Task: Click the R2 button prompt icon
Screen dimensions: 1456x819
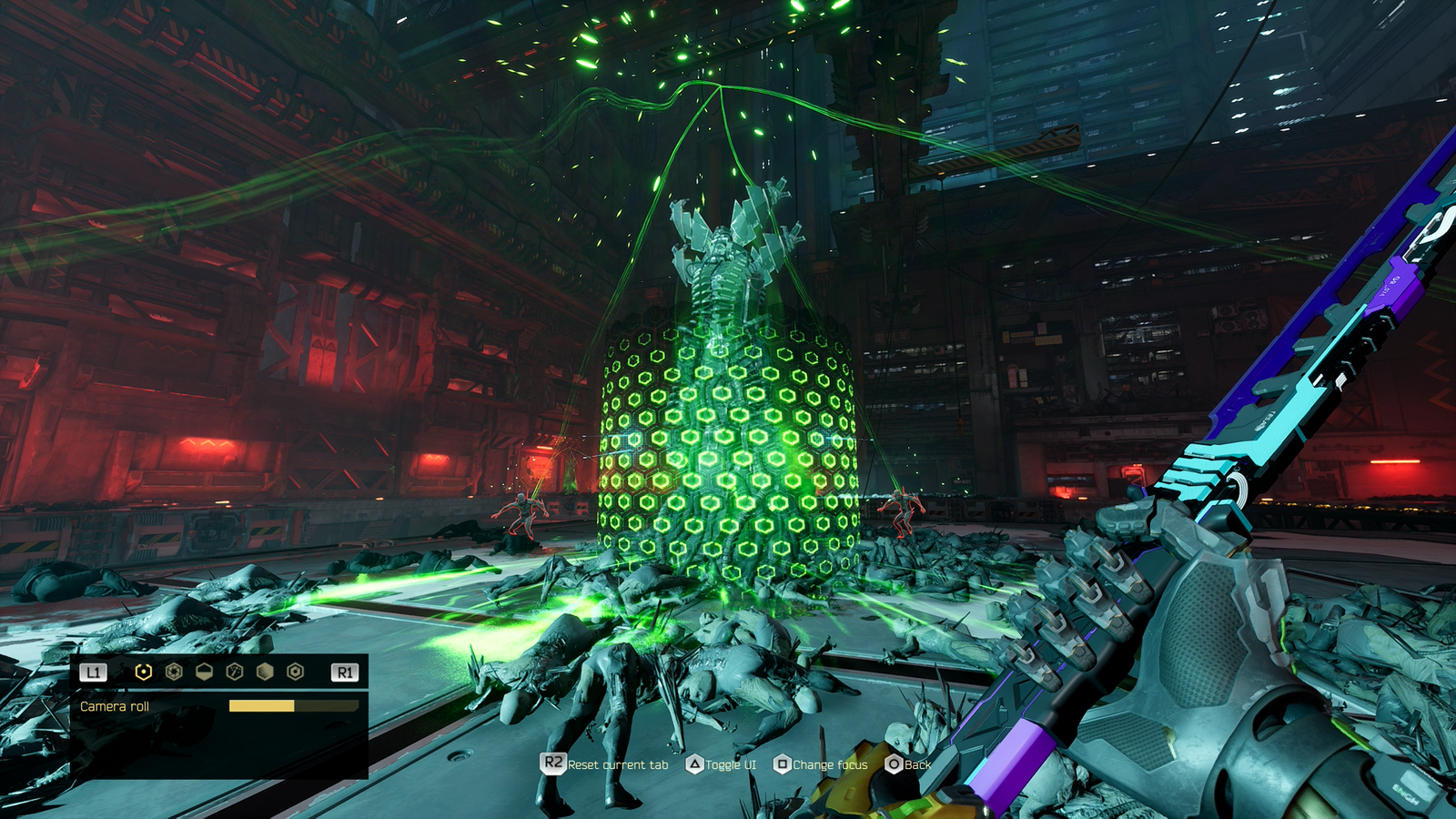Action: tap(552, 764)
